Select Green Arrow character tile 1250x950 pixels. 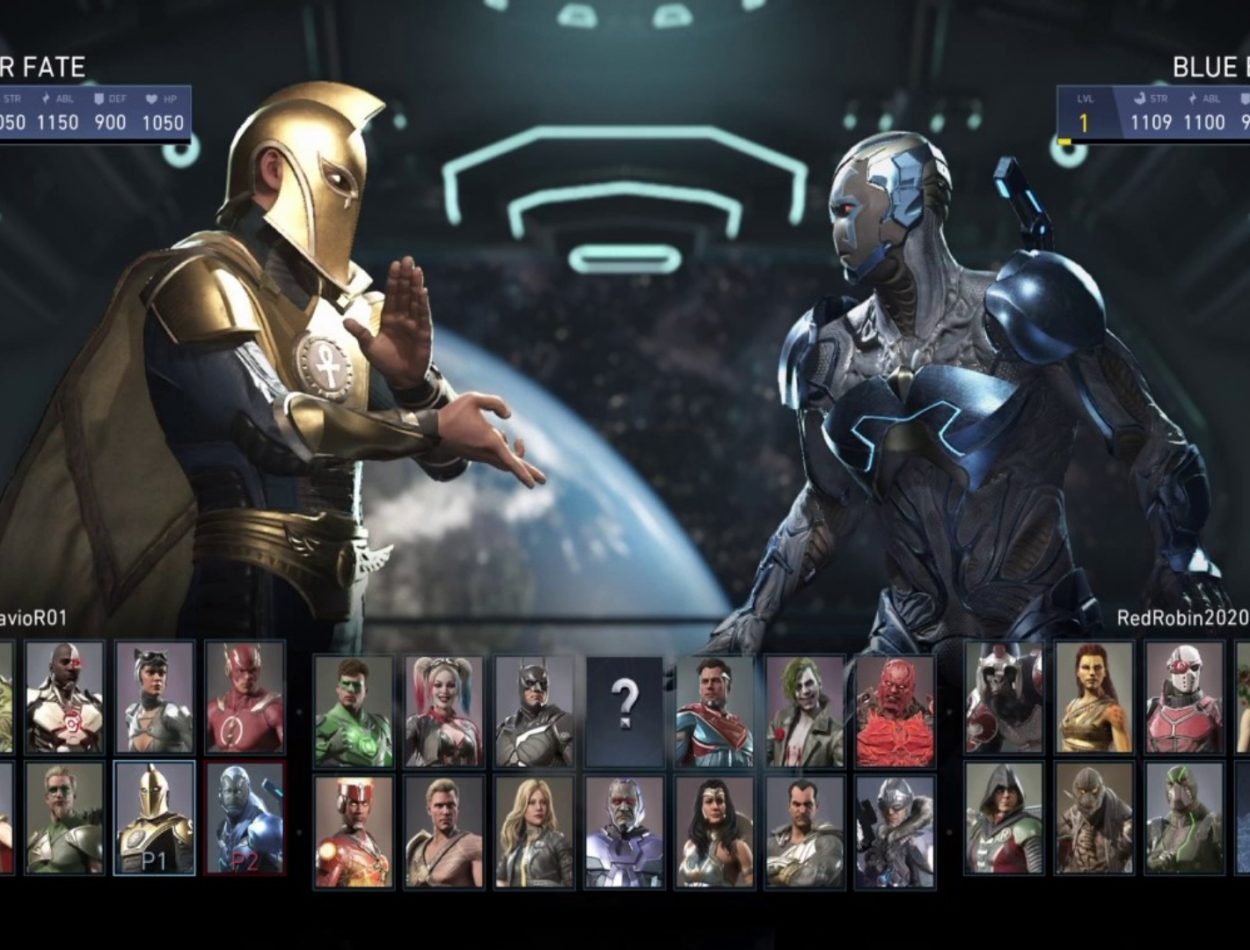point(64,817)
